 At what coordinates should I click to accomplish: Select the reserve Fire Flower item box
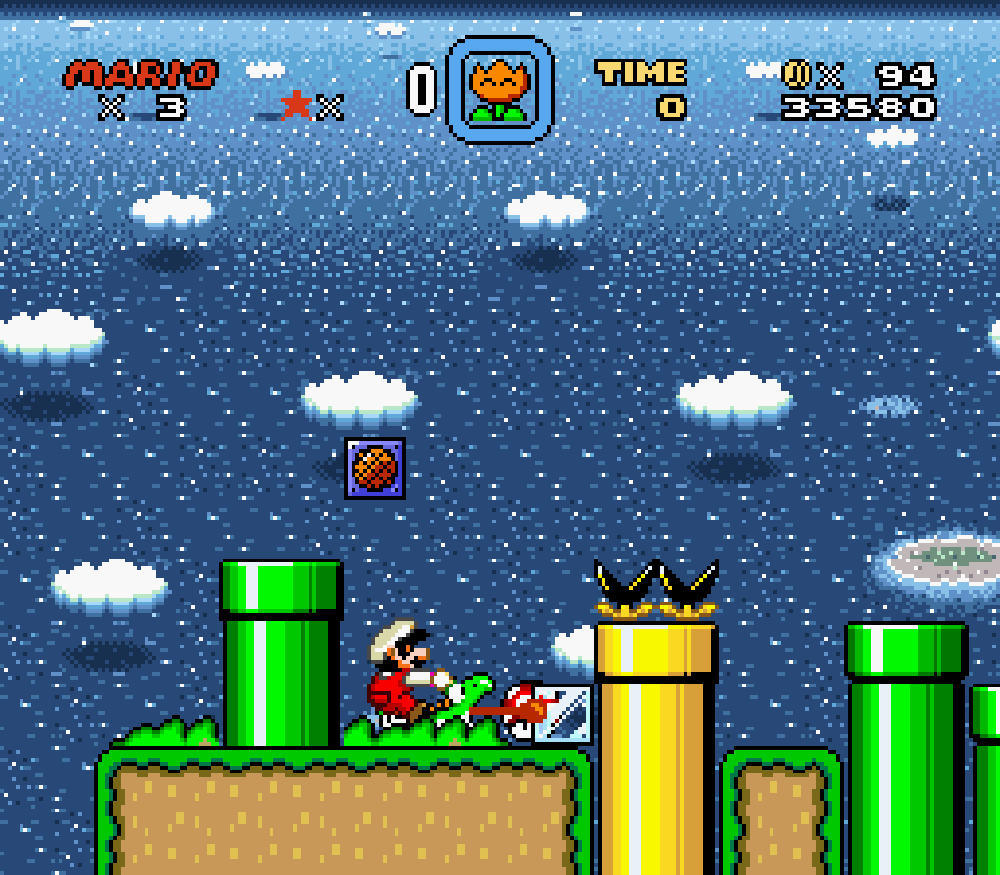[499, 90]
